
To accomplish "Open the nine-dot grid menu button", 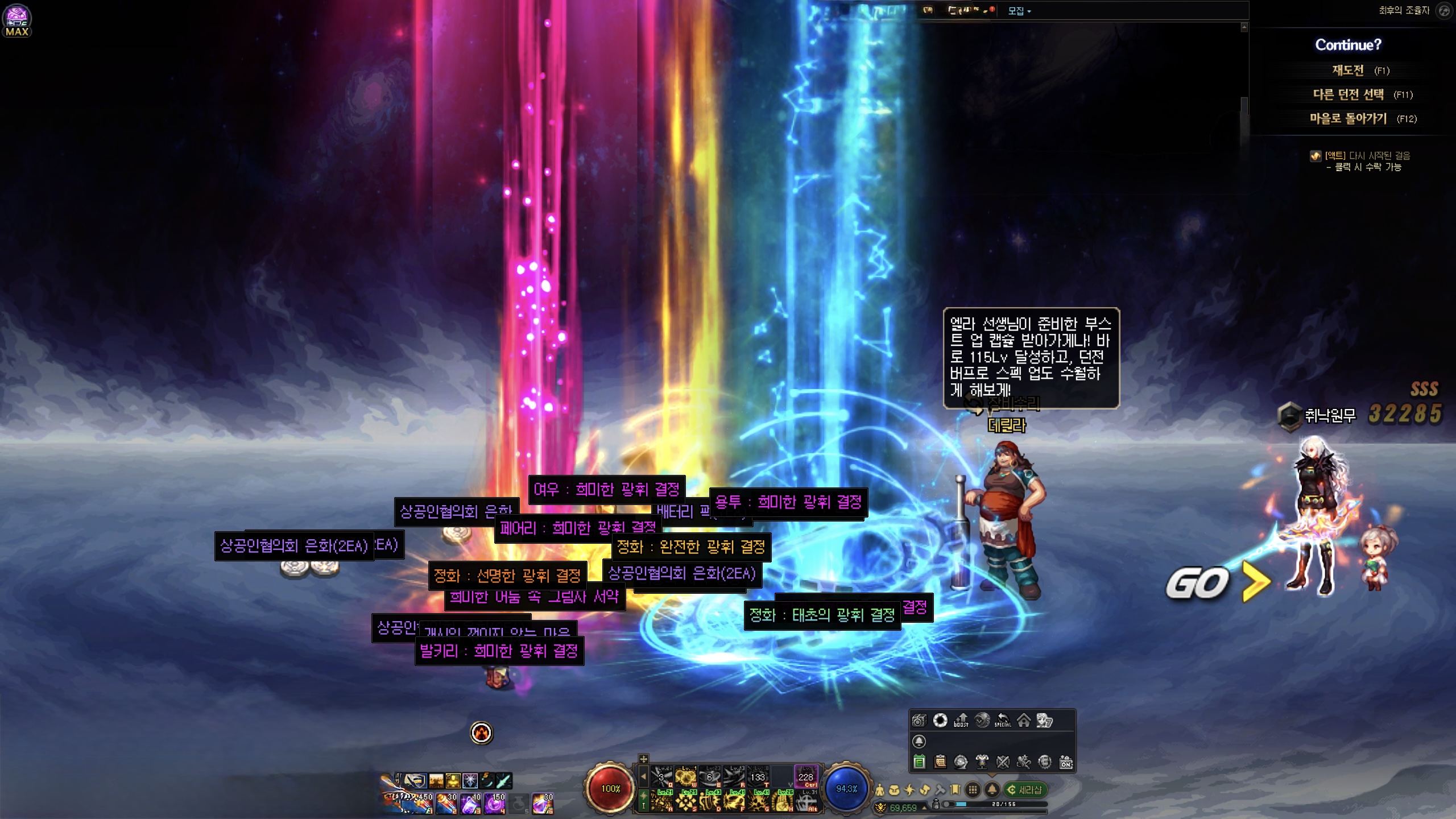I will (973, 790).
